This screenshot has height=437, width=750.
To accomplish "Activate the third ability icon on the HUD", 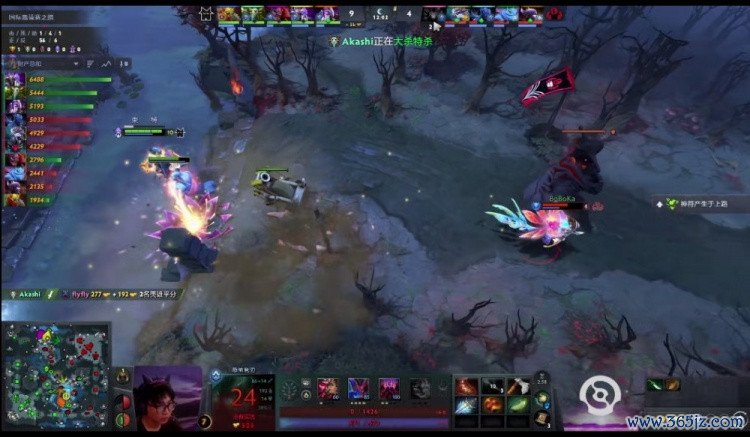I will [387, 389].
